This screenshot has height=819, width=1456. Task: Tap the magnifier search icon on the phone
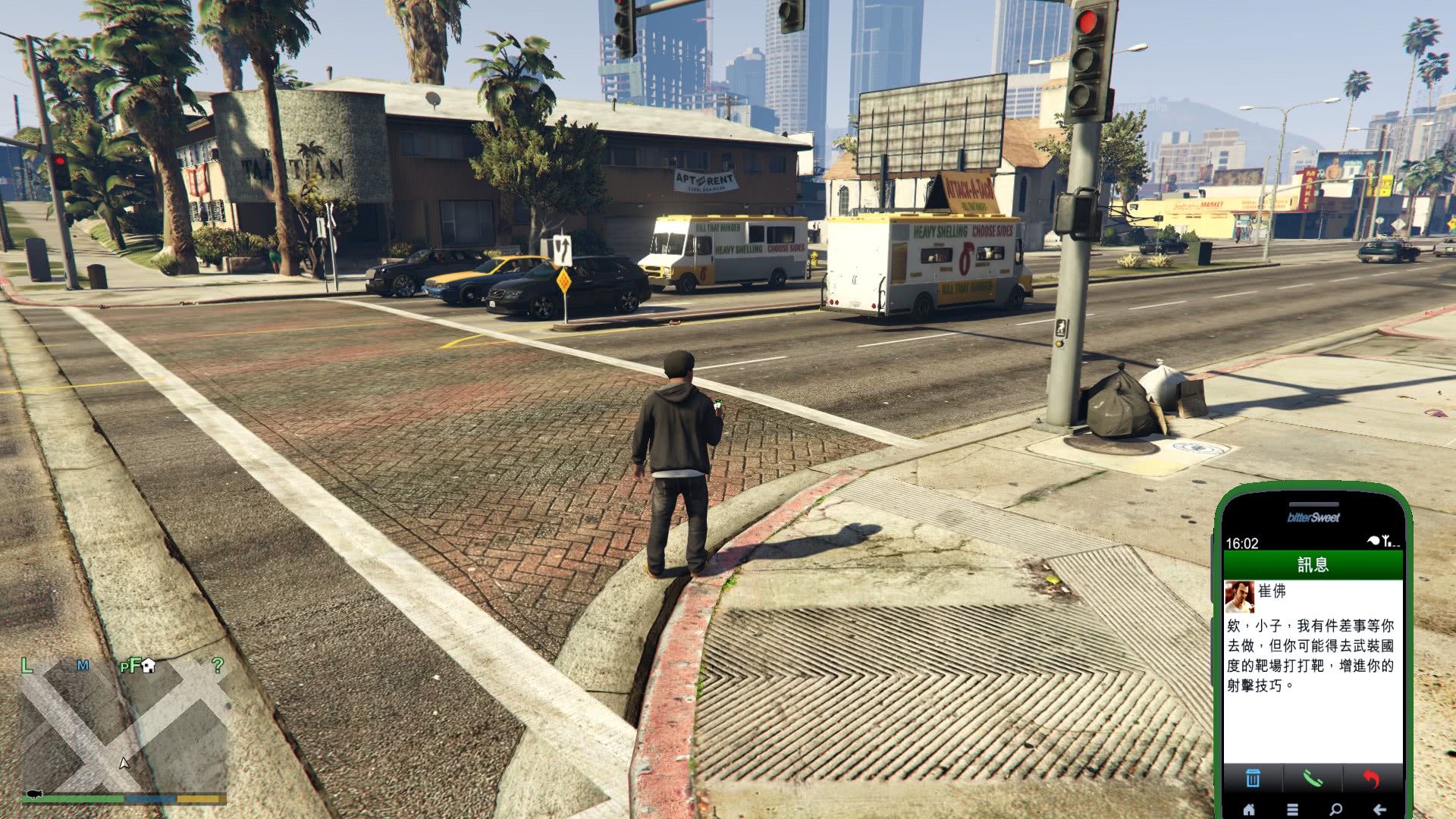click(1336, 809)
